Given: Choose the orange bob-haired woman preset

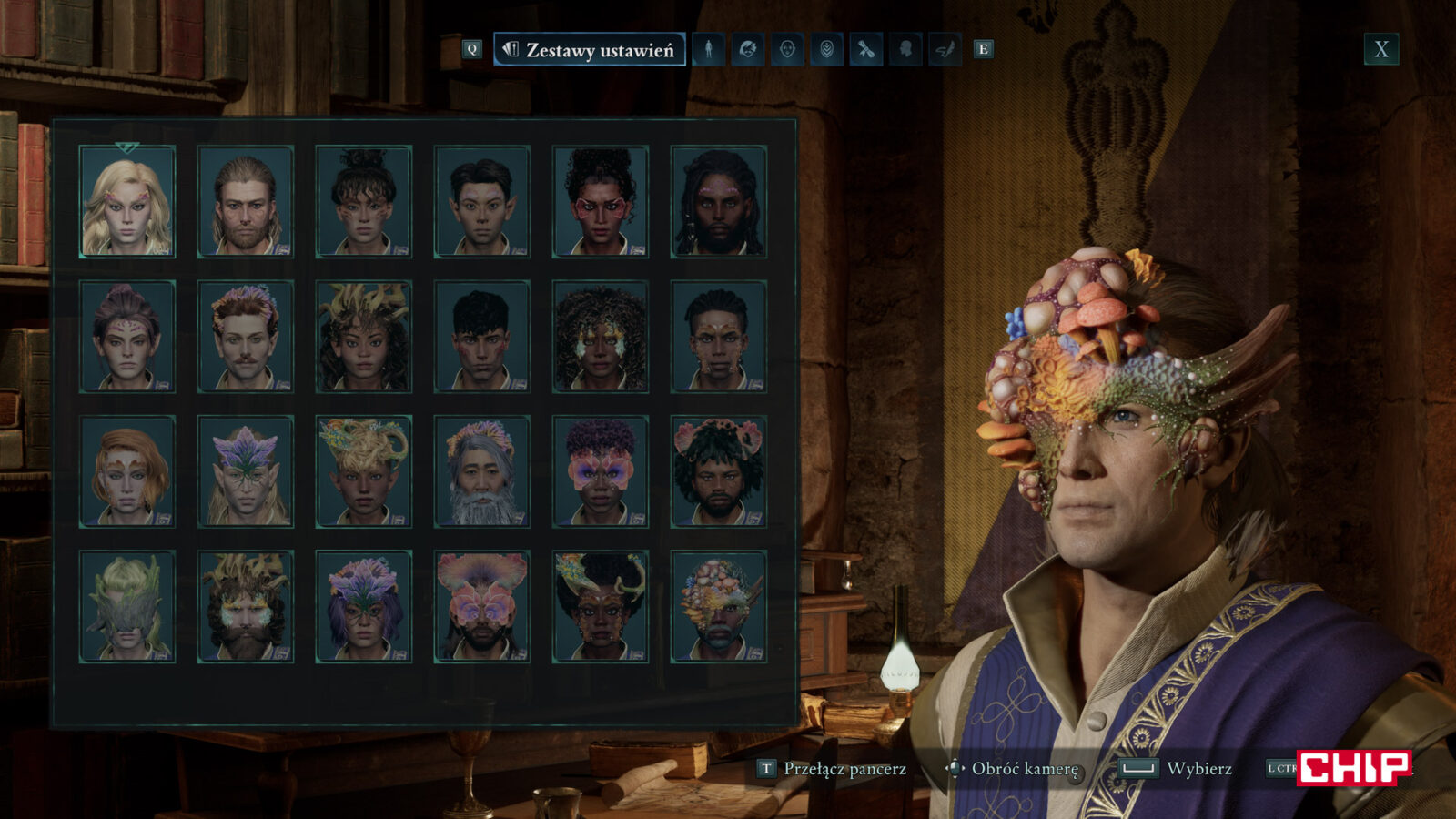Looking at the screenshot, I should [x=127, y=471].
